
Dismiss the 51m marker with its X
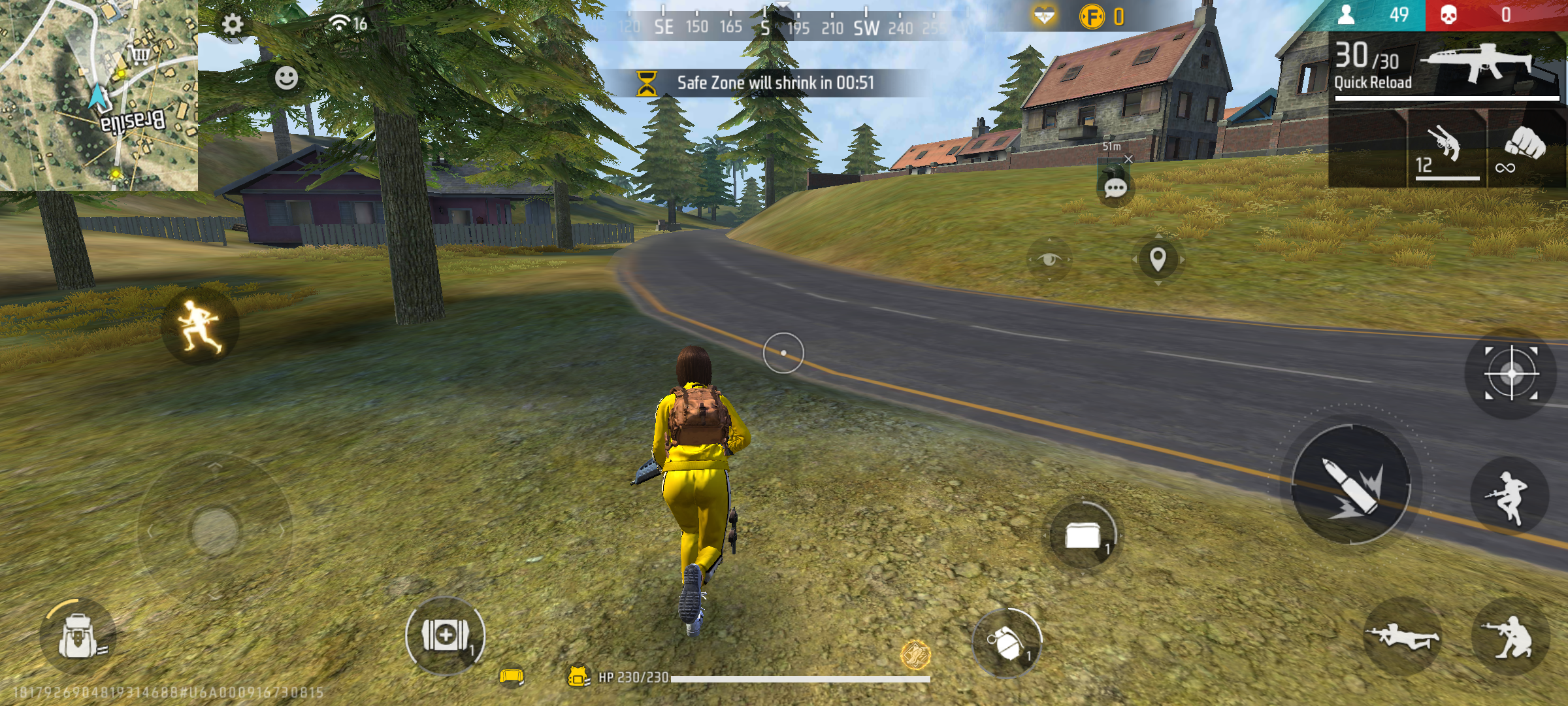pos(1127,159)
